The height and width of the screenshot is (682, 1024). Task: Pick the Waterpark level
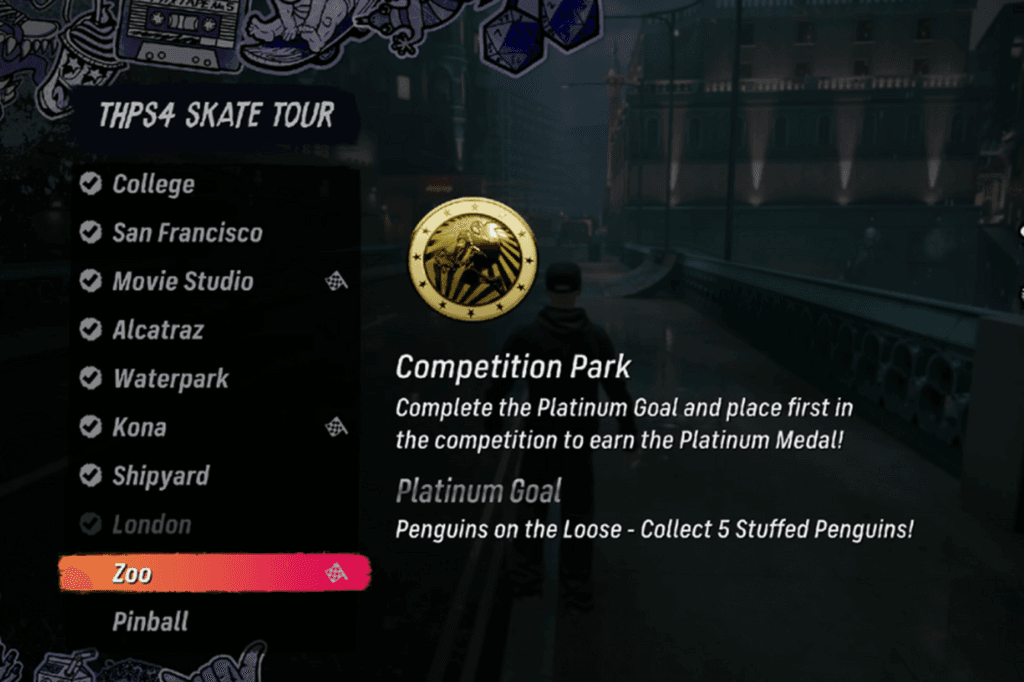[x=170, y=379]
